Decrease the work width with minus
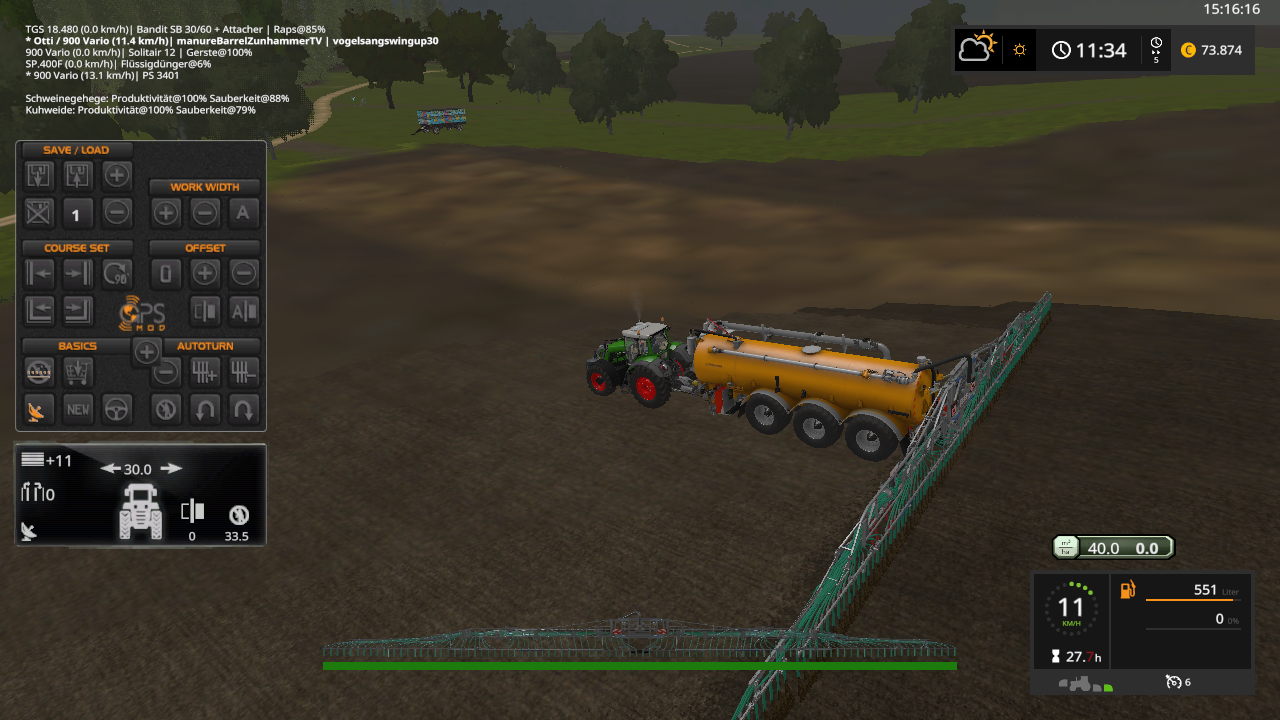 tap(205, 212)
